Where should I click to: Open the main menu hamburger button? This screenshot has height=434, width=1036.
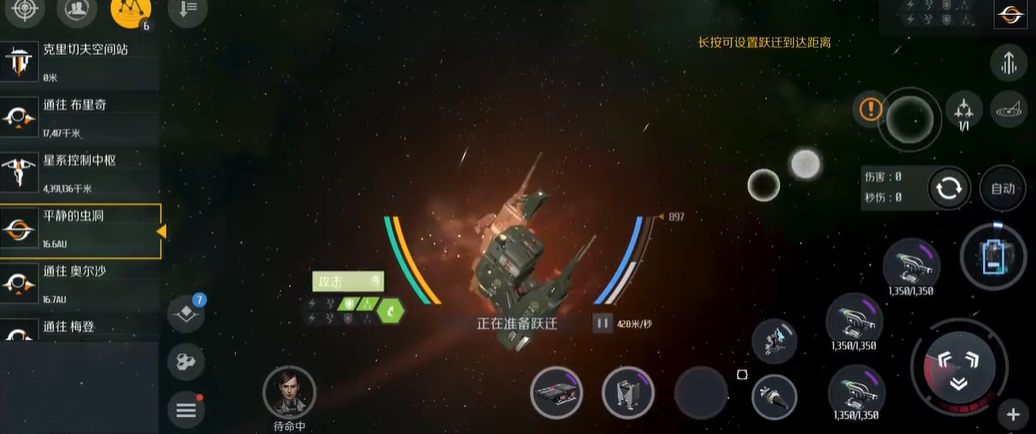[186, 408]
